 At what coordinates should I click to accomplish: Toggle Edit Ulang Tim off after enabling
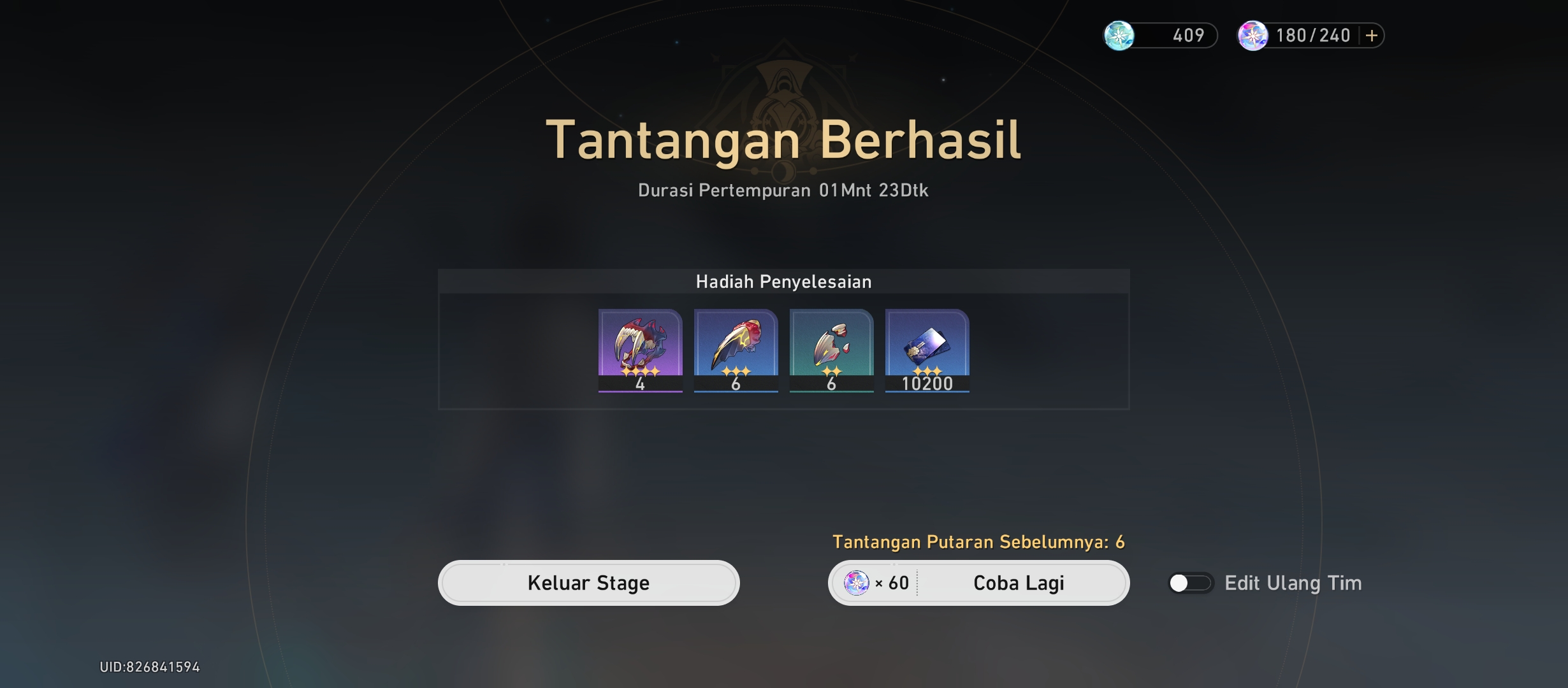pyautogui.click(x=1189, y=582)
